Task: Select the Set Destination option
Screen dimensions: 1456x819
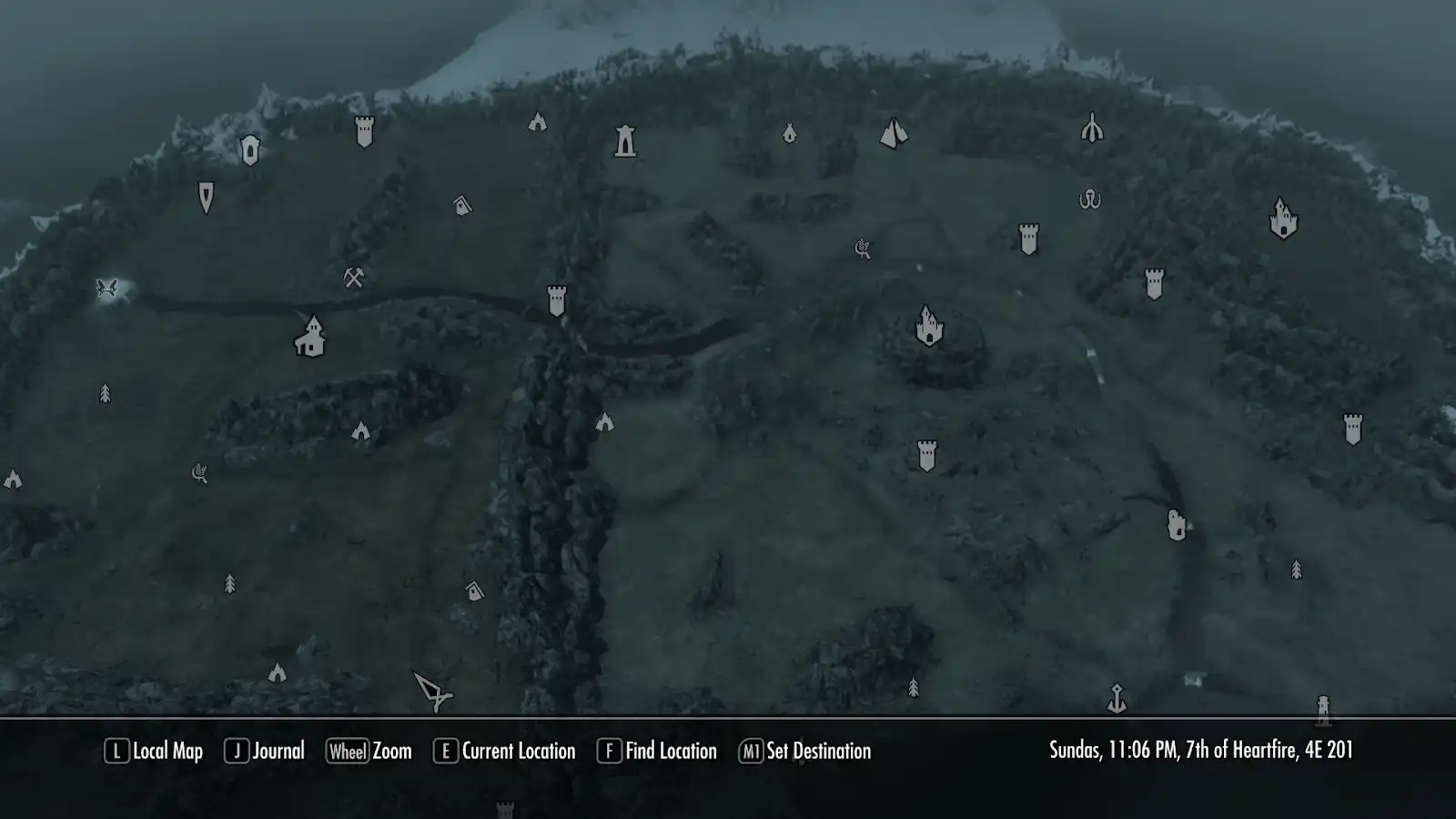Action: click(x=805, y=751)
